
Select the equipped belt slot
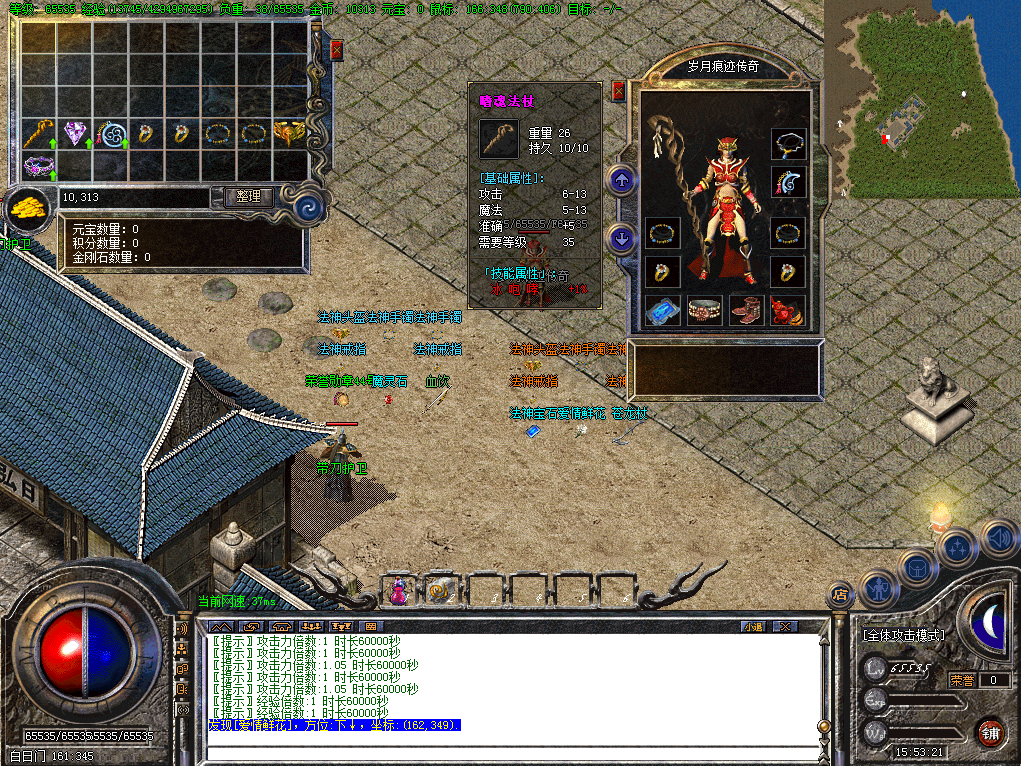click(704, 310)
